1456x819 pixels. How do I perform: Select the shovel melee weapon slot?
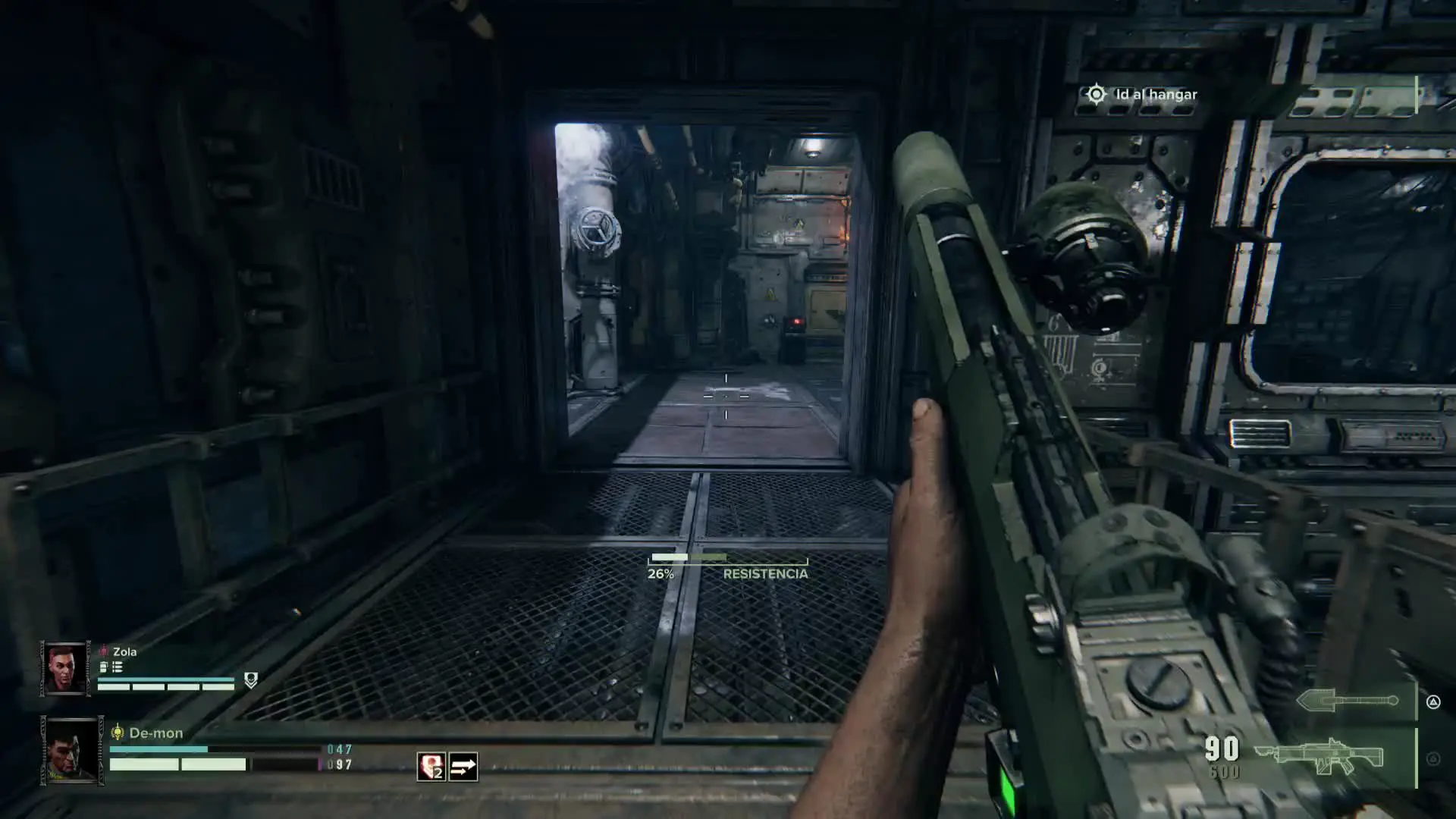[1347, 701]
